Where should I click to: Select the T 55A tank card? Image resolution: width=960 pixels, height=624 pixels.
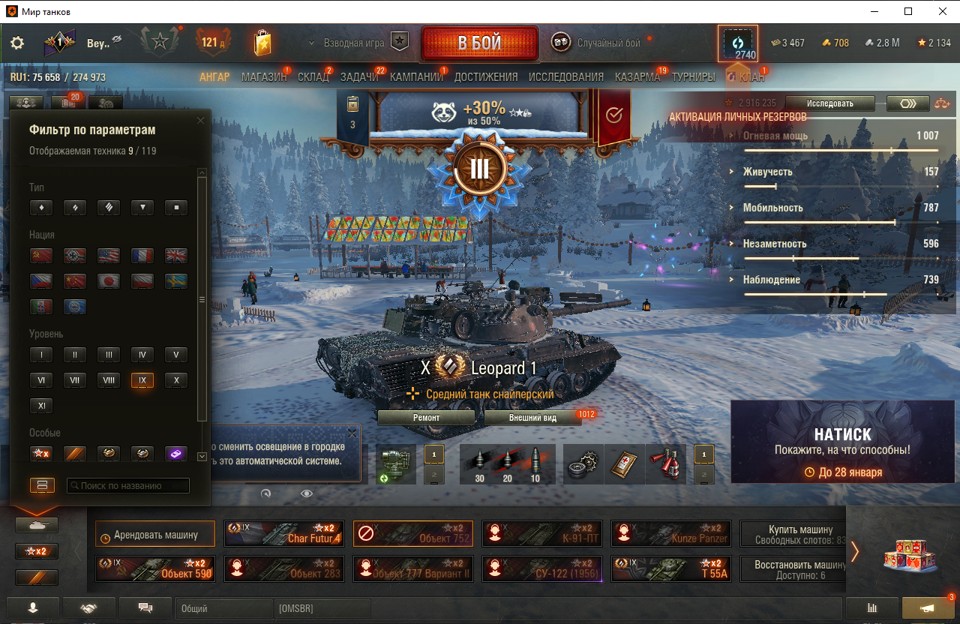coord(671,569)
